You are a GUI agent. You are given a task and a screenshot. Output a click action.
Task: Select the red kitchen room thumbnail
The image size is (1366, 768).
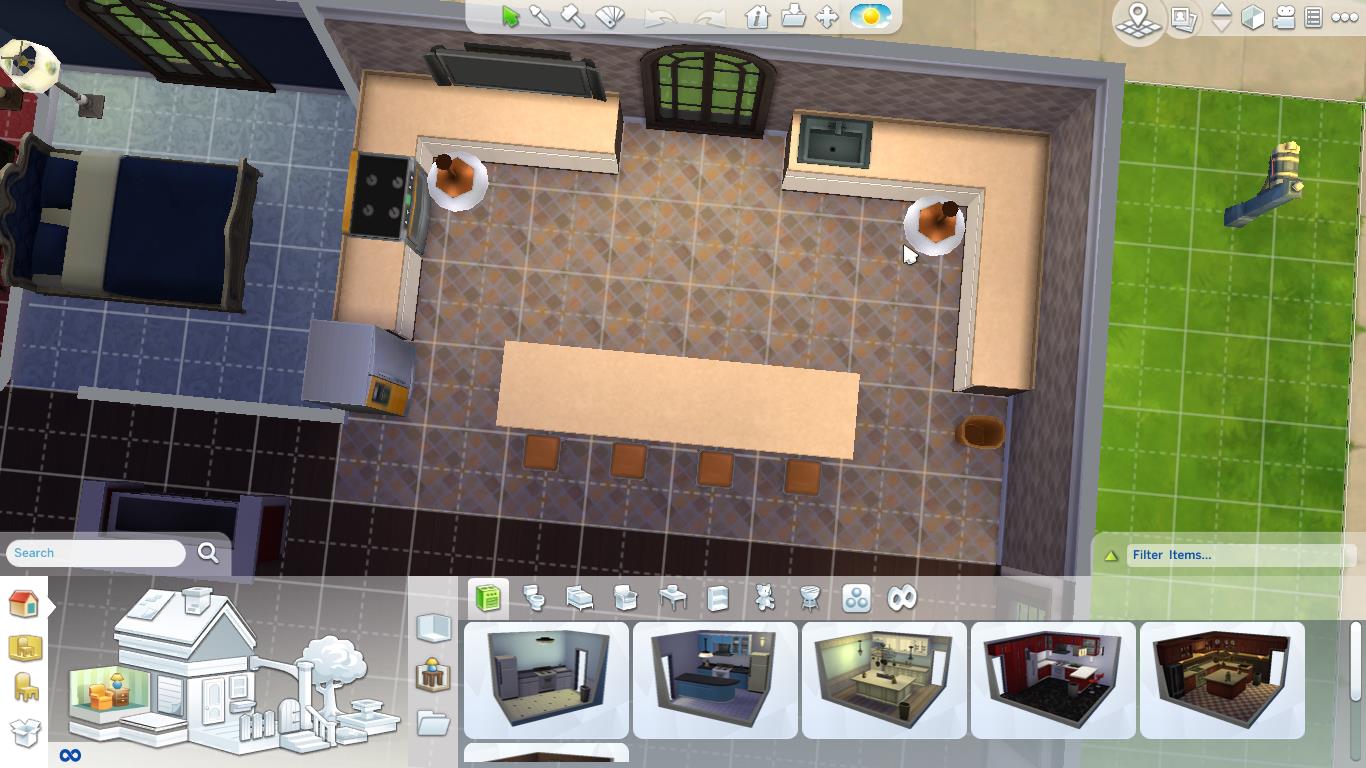[x=1054, y=680]
